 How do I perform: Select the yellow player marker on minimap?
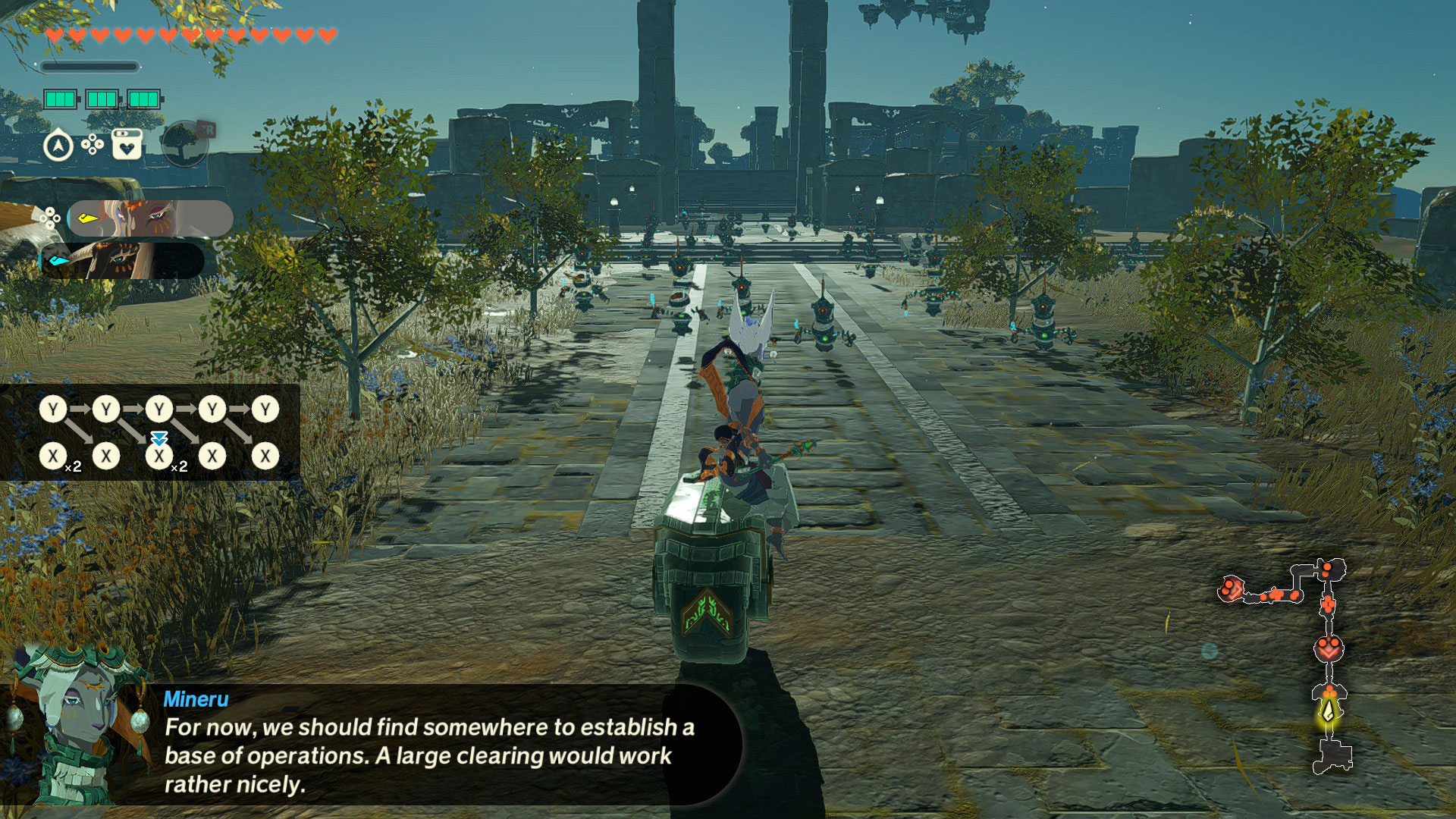[x=1329, y=712]
